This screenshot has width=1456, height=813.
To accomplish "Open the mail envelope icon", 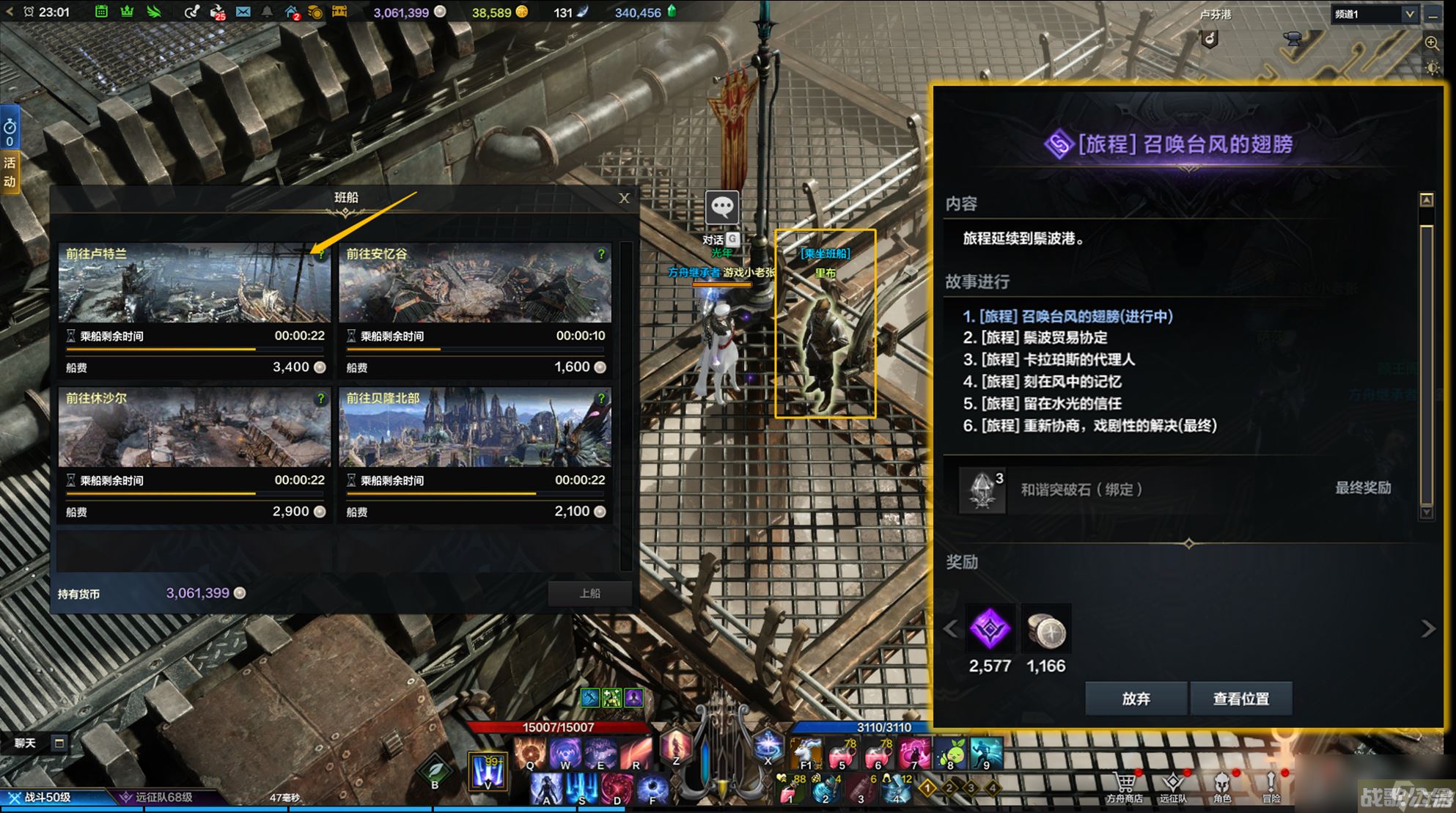I will [x=243, y=12].
